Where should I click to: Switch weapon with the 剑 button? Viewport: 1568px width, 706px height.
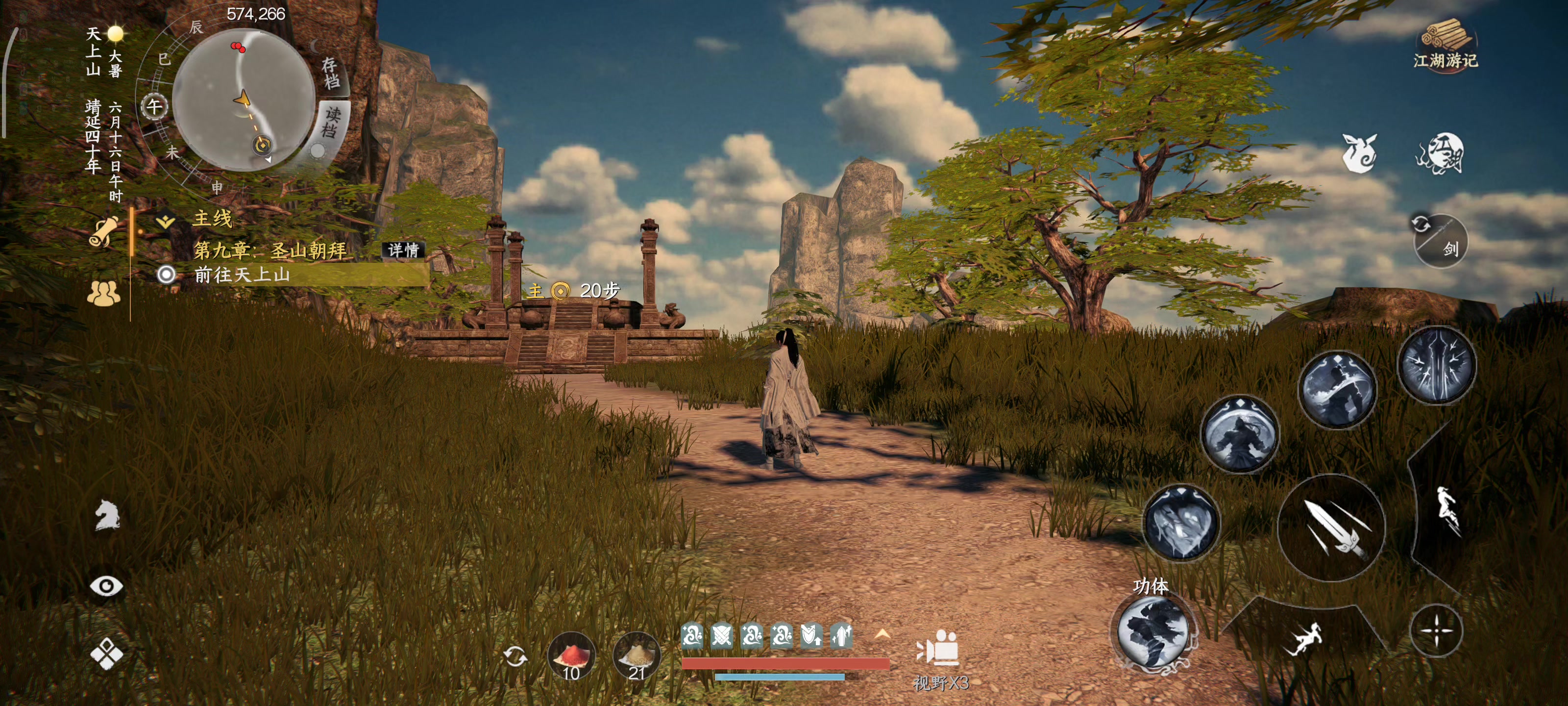point(1440,241)
